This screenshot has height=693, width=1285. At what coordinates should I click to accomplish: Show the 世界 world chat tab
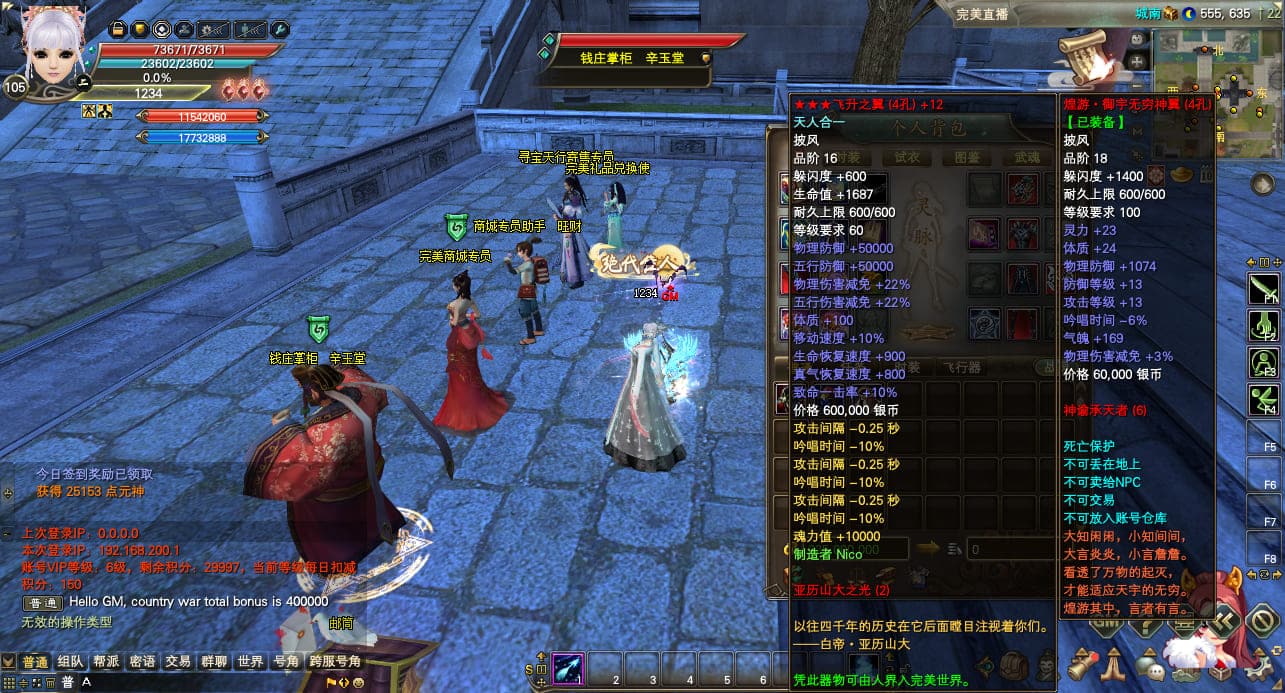click(250, 662)
